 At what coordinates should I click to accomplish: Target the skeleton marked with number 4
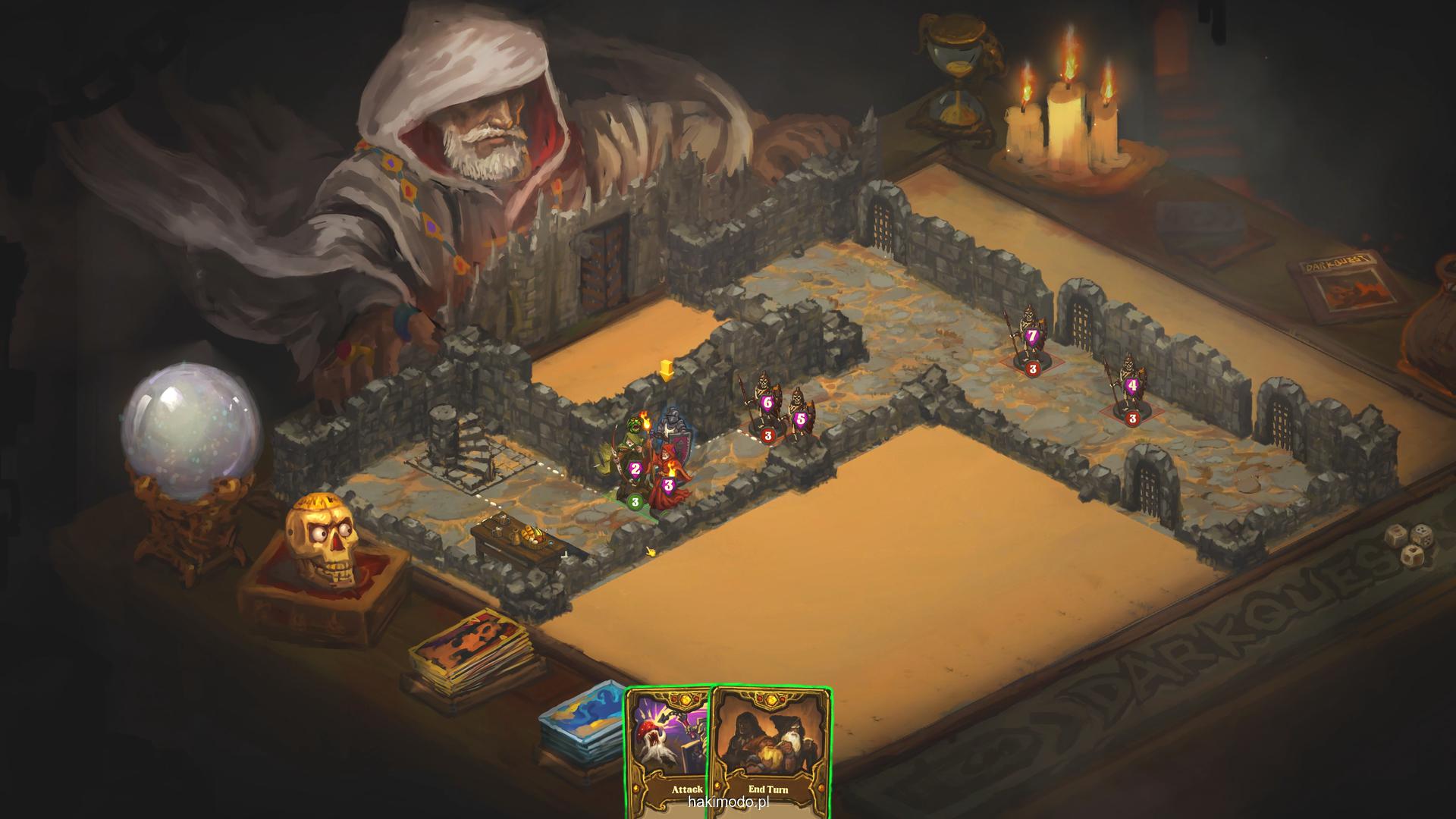coord(1130,387)
